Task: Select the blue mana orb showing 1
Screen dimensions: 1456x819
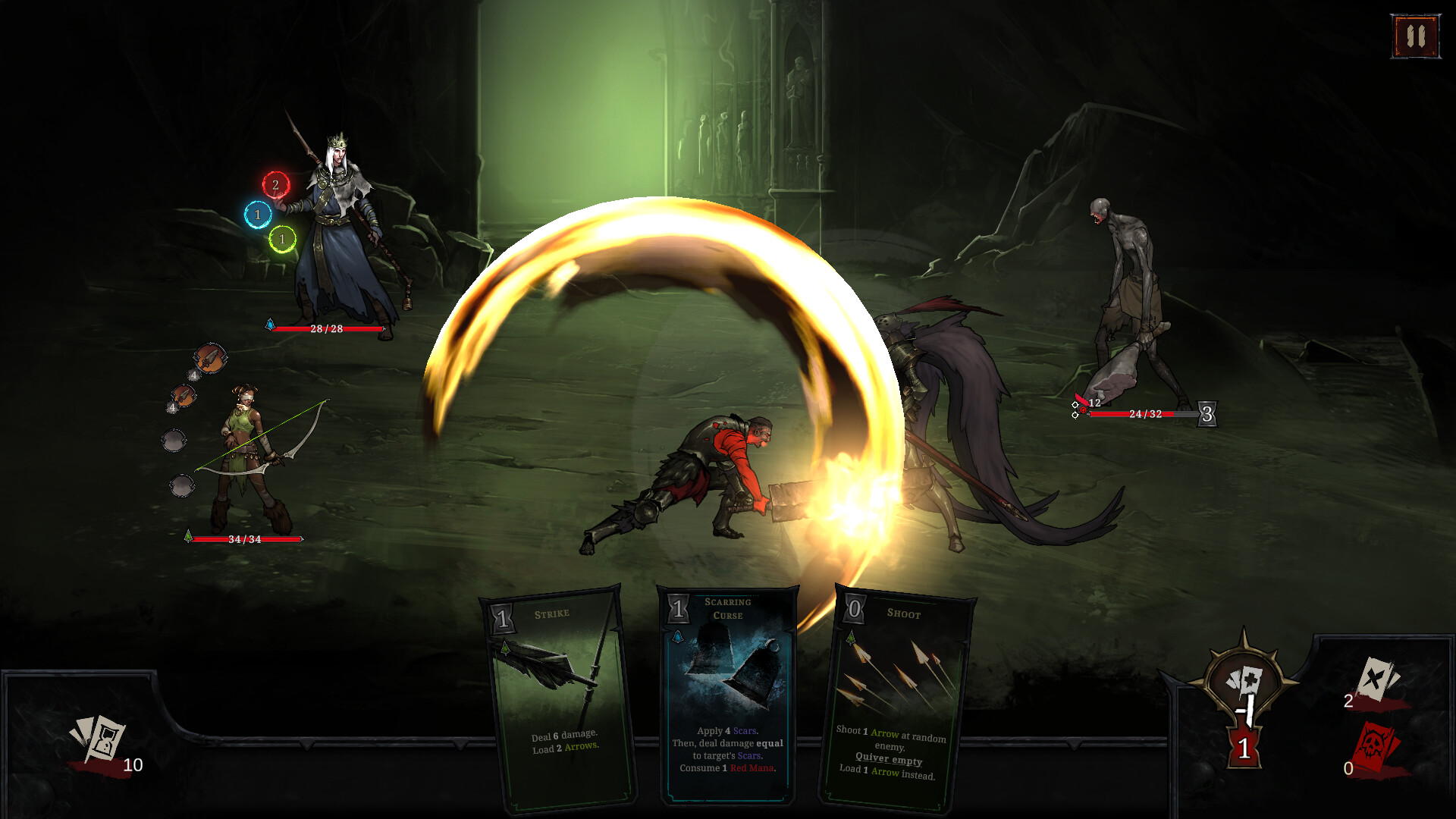Action: (257, 215)
